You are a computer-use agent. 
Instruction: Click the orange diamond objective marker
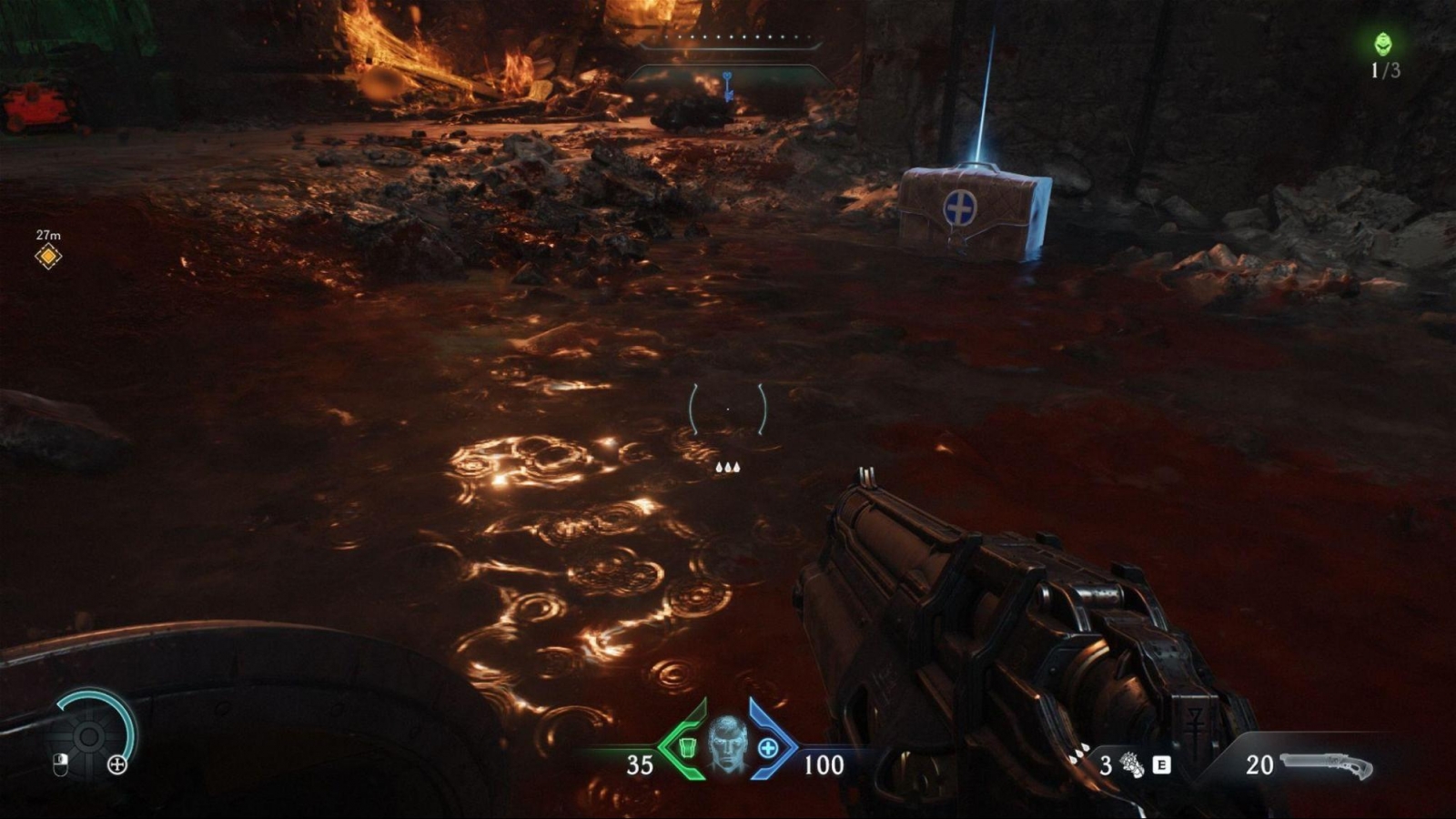[x=48, y=257]
